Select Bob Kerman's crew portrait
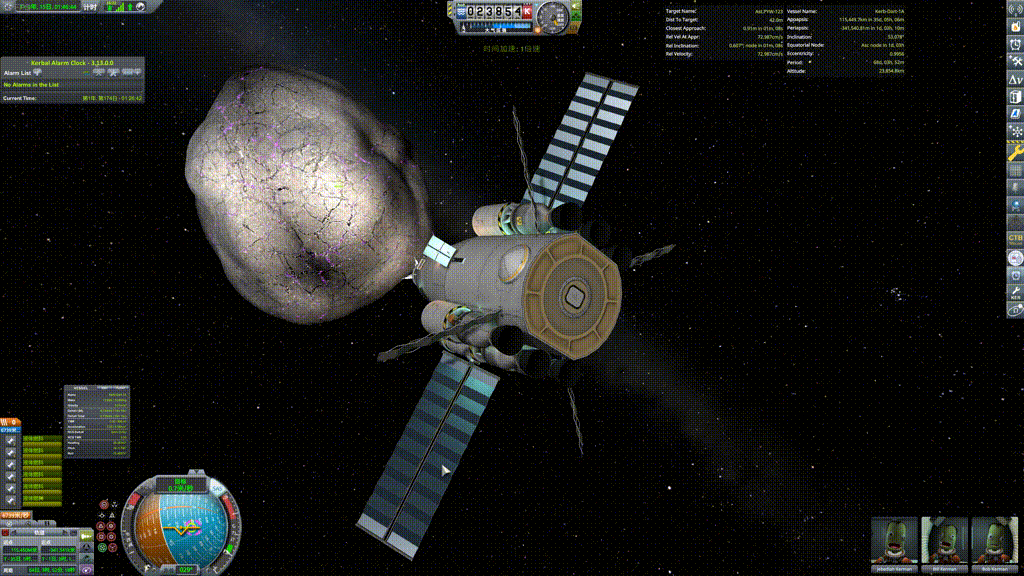The width and height of the screenshot is (1024, 576). tap(994, 541)
